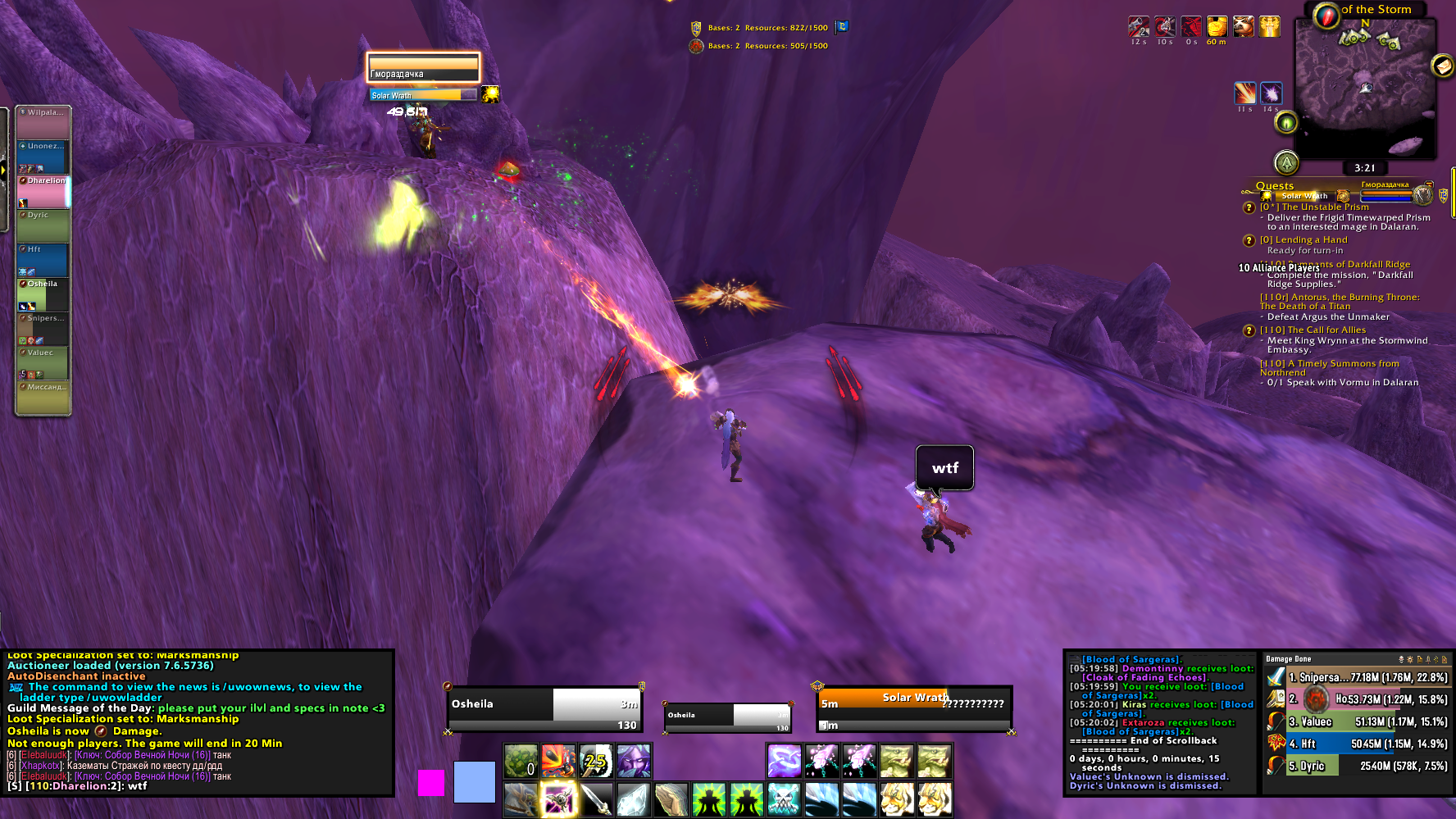The height and width of the screenshot is (819, 1456).
Task: Activate the glowing highlighted crossbow ability
Action: pyautogui.click(x=557, y=799)
